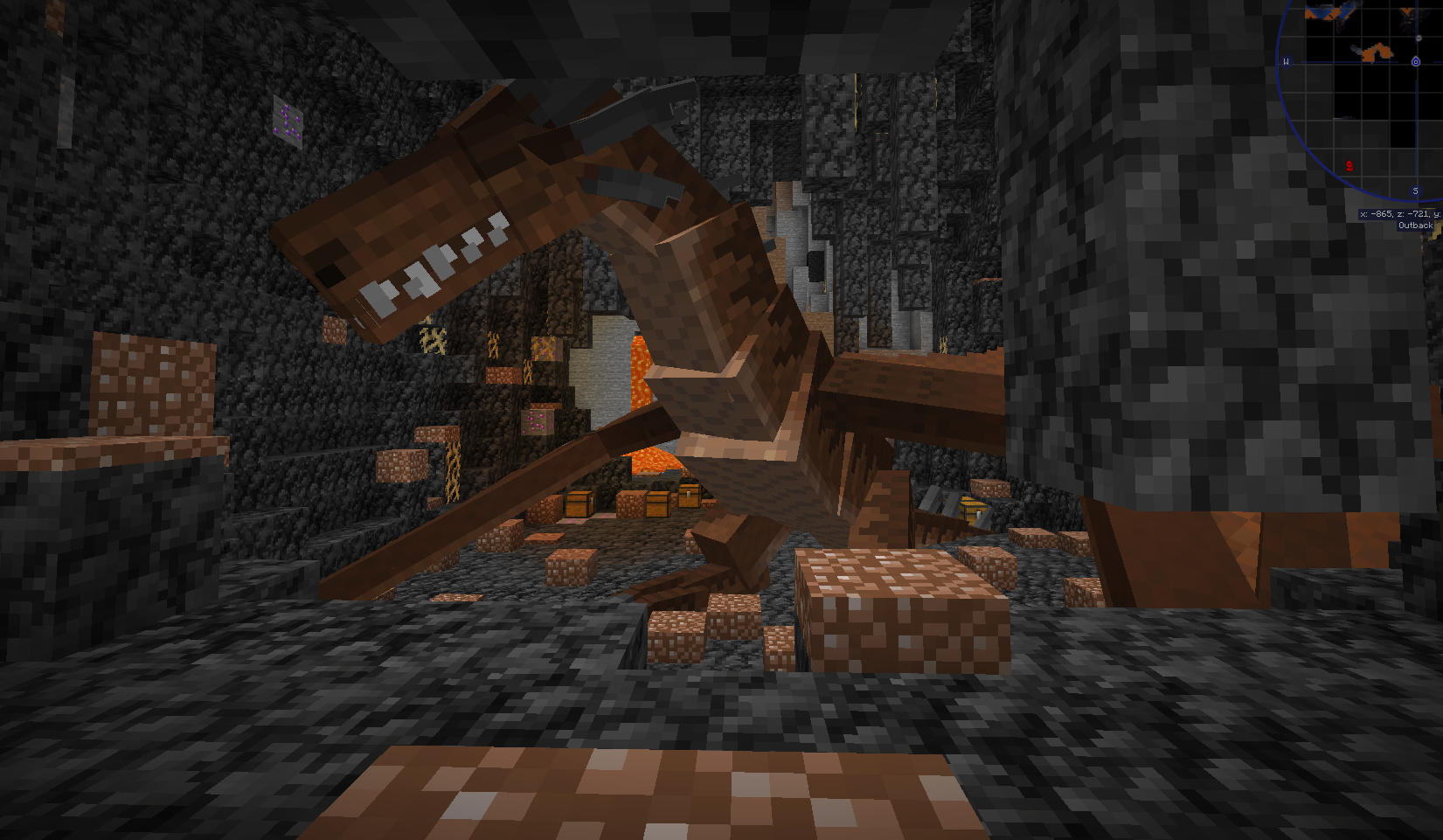Viewport: 1443px width, 840px height.
Task: Open the right chest beside the first one
Action: [x=658, y=504]
